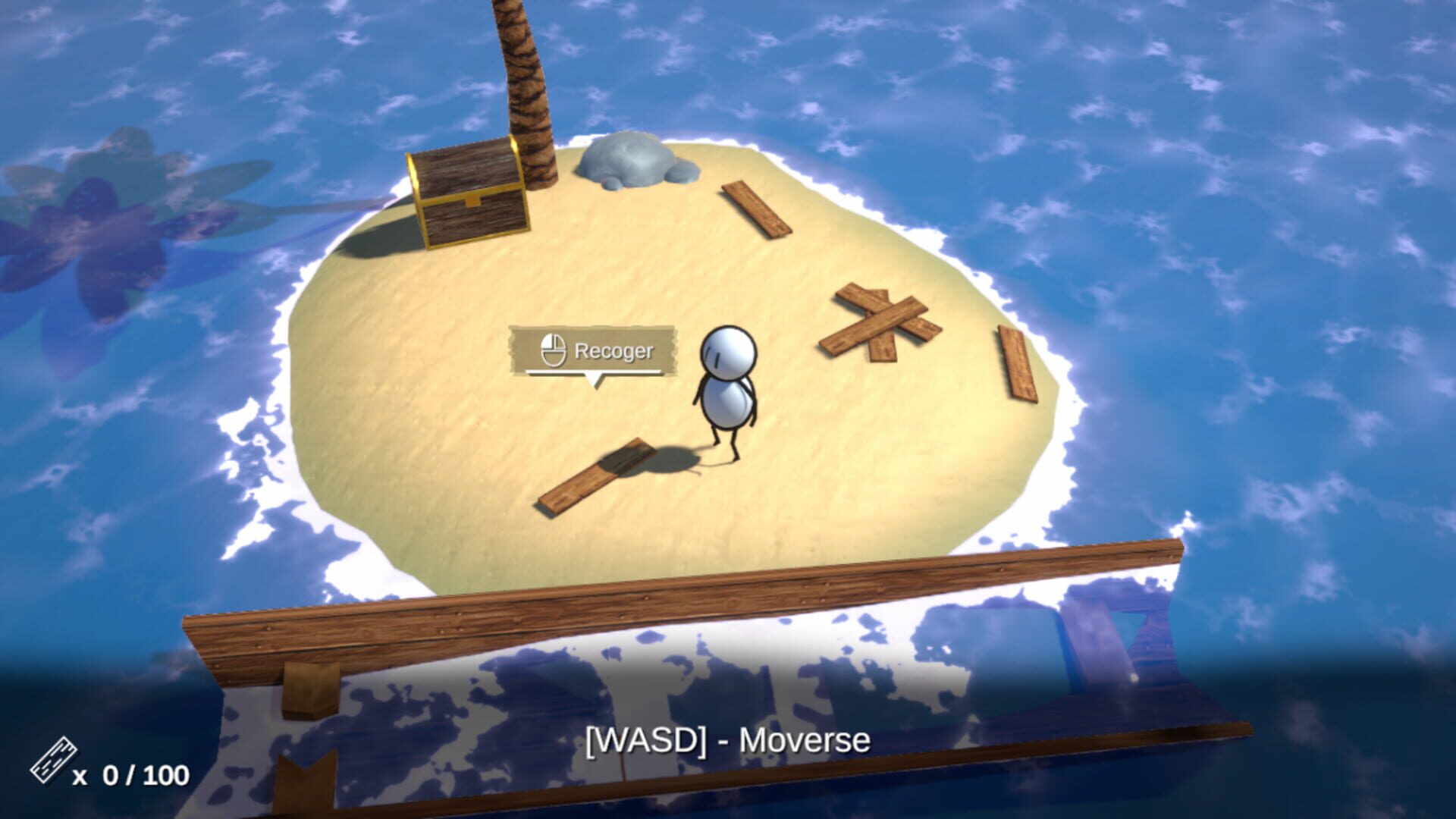
Task: Click the mouse icon in the Recoger prompt
Action: [554, 350]
